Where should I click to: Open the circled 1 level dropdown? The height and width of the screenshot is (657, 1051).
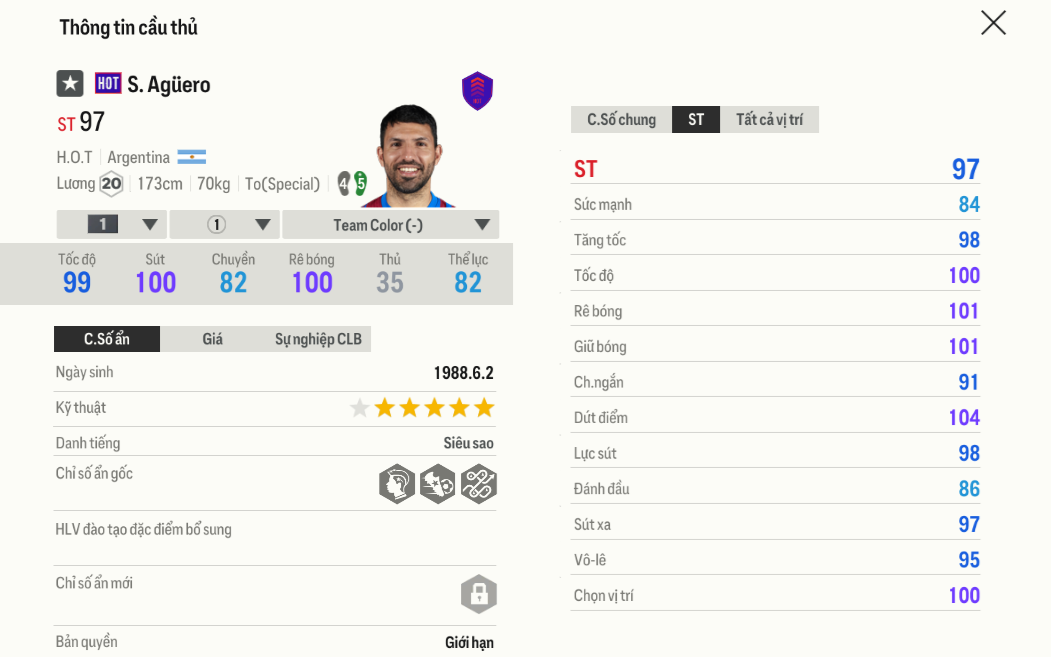(226, 225)
